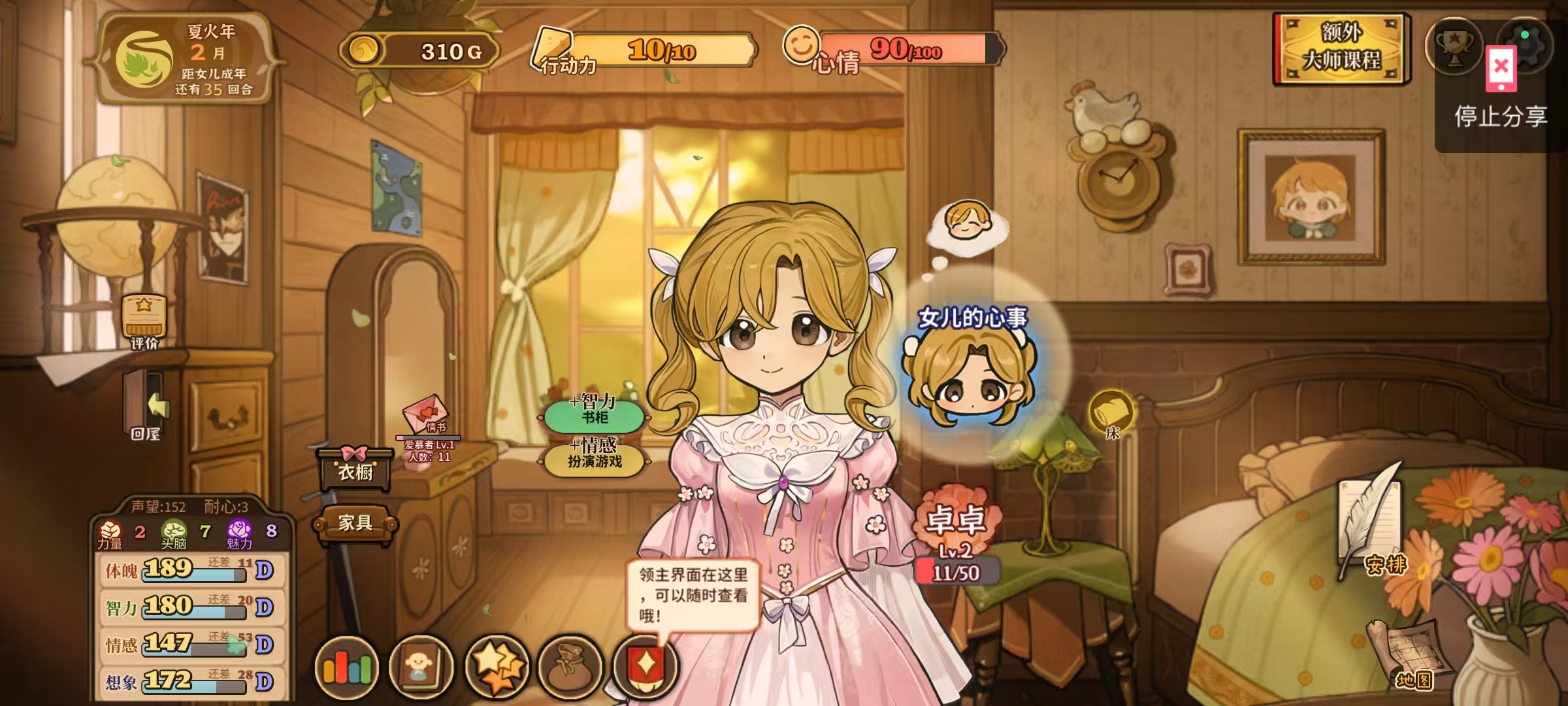This screenshot has height=706, width=1568.
Task: Open the trophy achievements icon
Action: [1454, 46]
